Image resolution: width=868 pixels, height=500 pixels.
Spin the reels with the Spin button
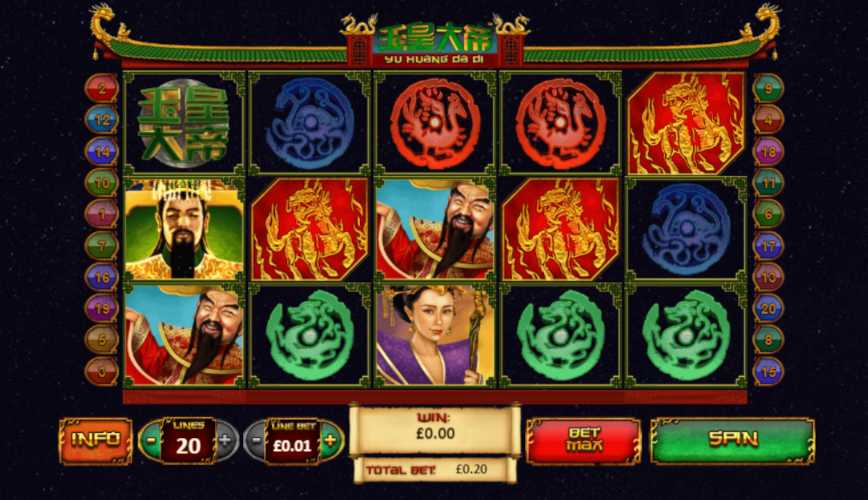[x=733, y=440]
